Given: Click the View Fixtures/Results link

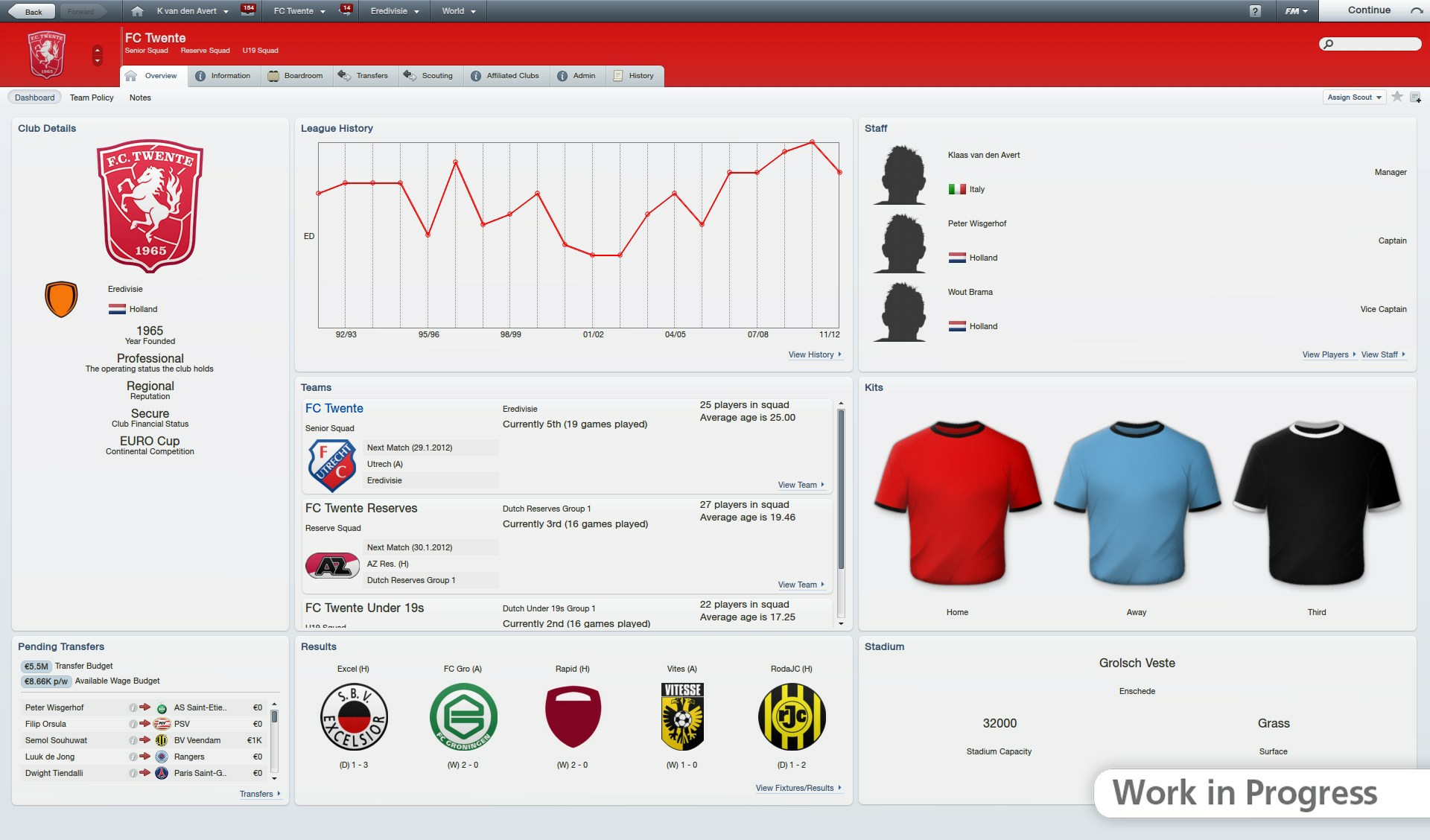Looking at the screenshot, I should click(795, 788).
